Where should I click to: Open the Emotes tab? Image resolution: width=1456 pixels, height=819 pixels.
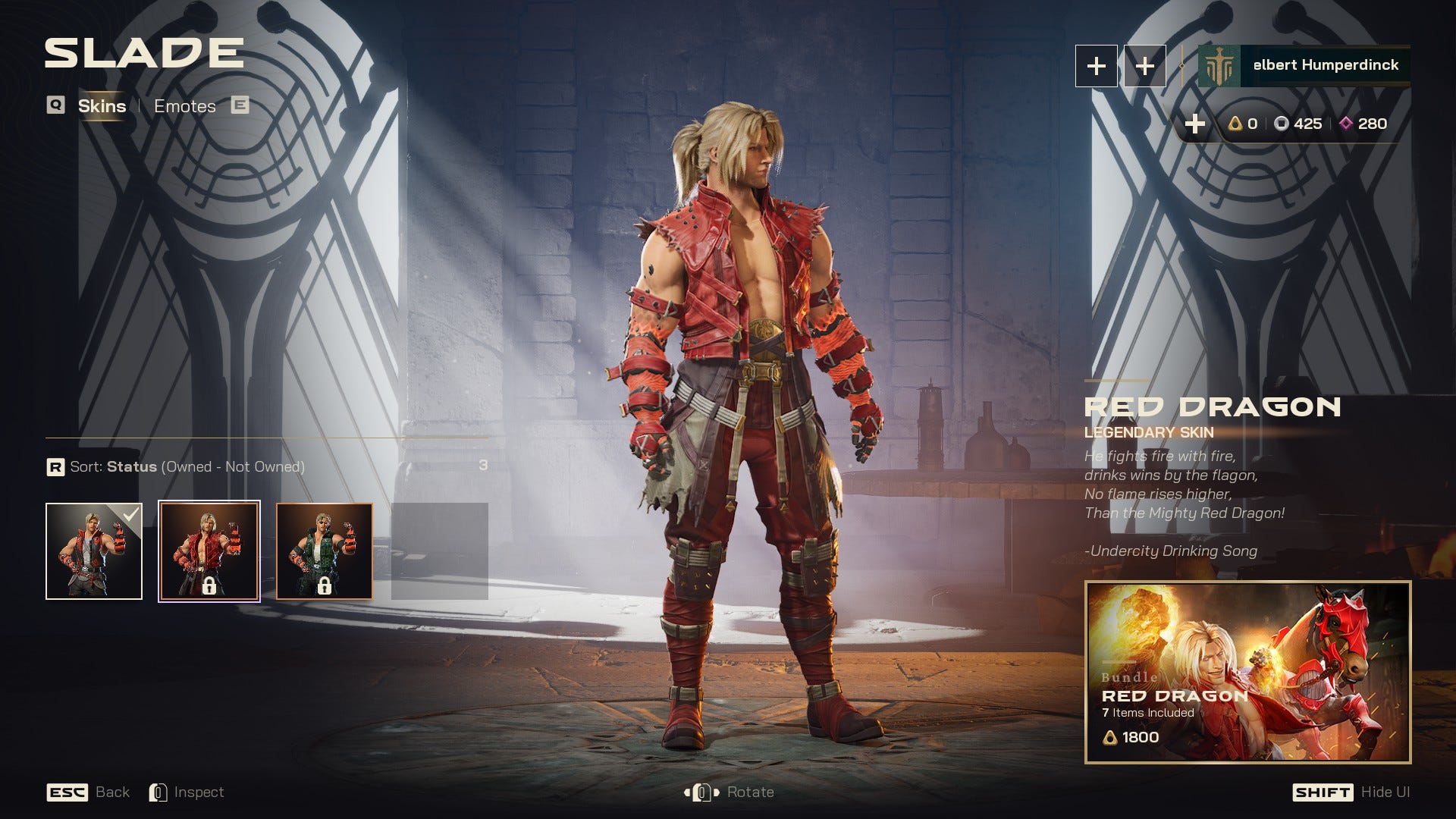(185, 106)
